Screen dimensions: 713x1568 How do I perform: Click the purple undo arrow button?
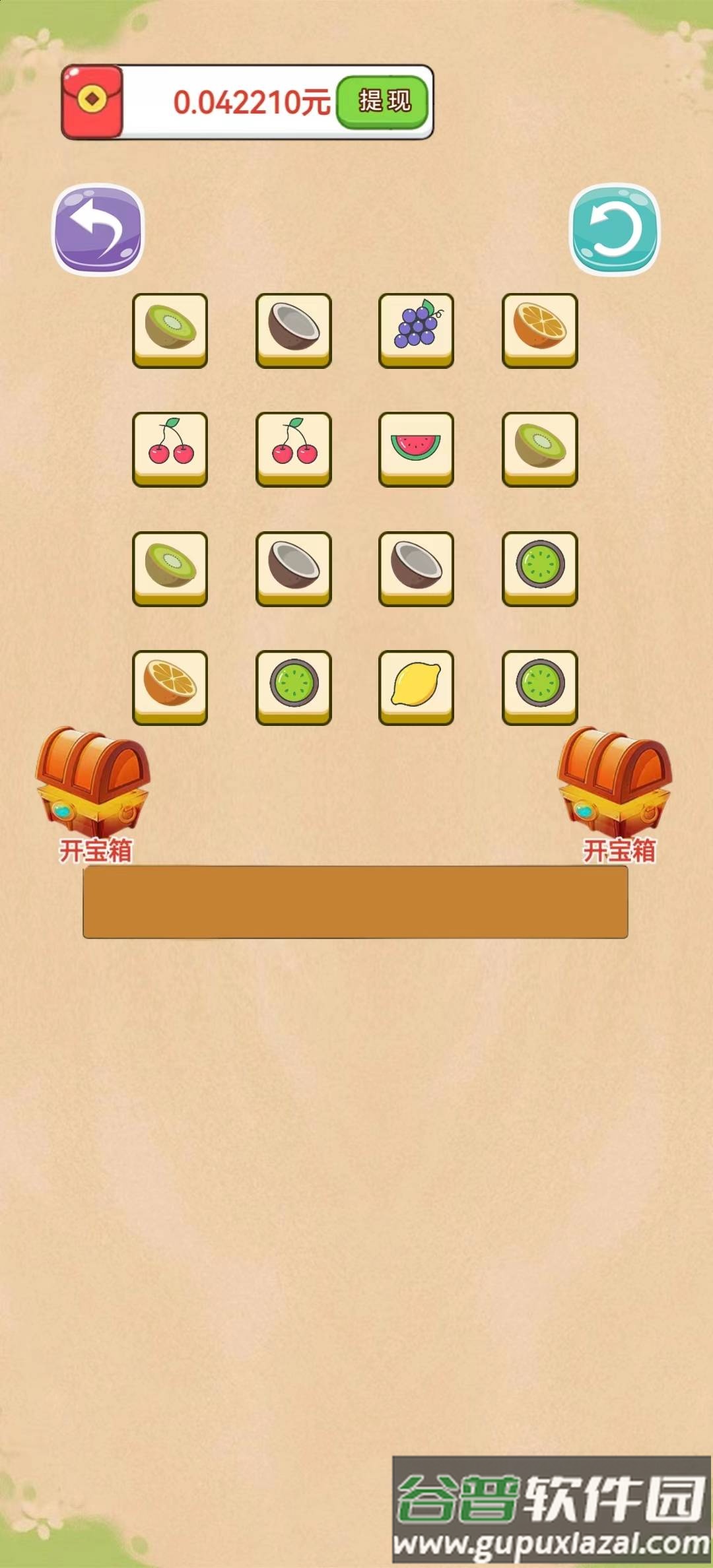[x=98, y=229]
